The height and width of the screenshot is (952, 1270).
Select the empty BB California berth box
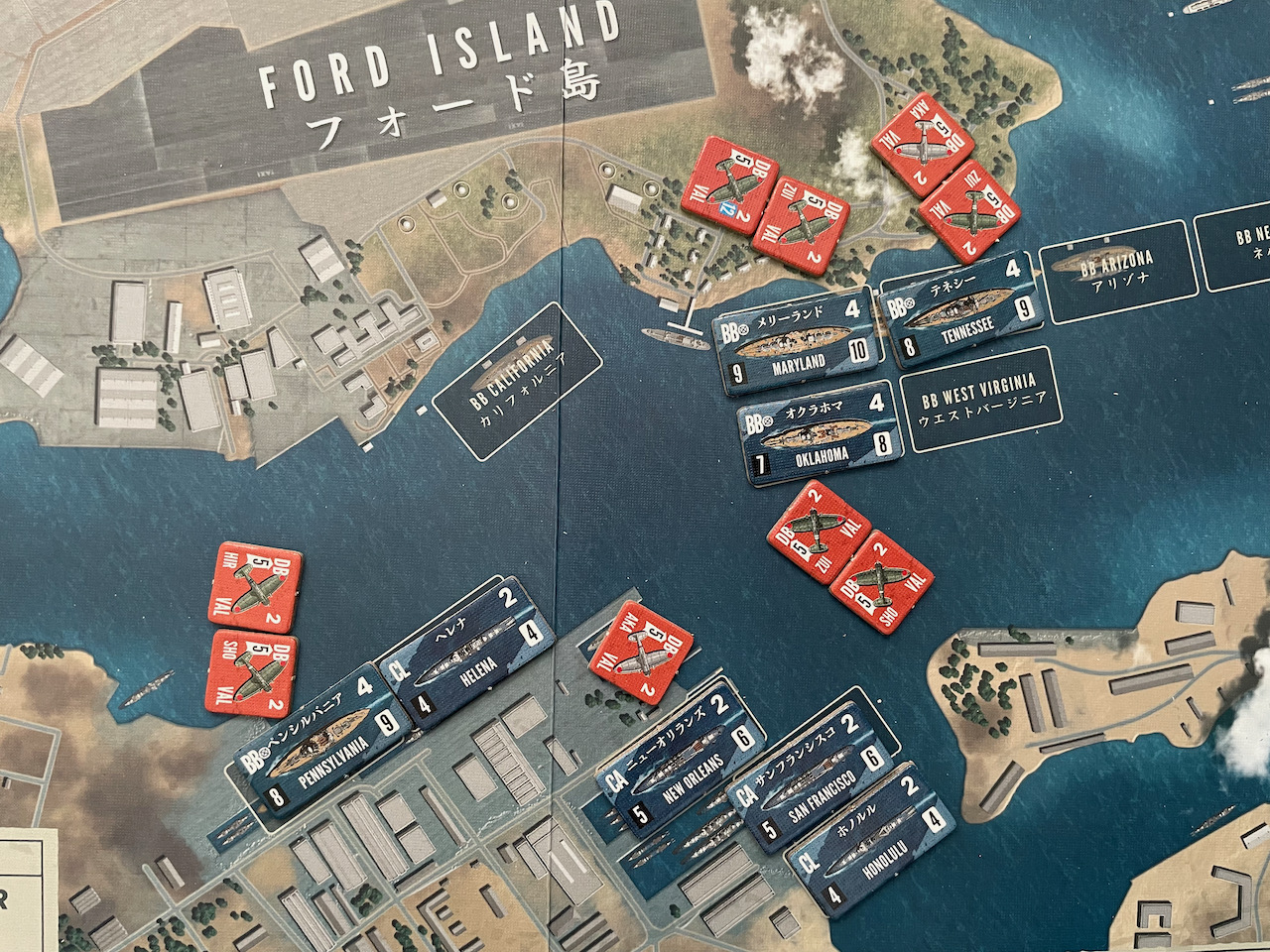pos(516,382)
